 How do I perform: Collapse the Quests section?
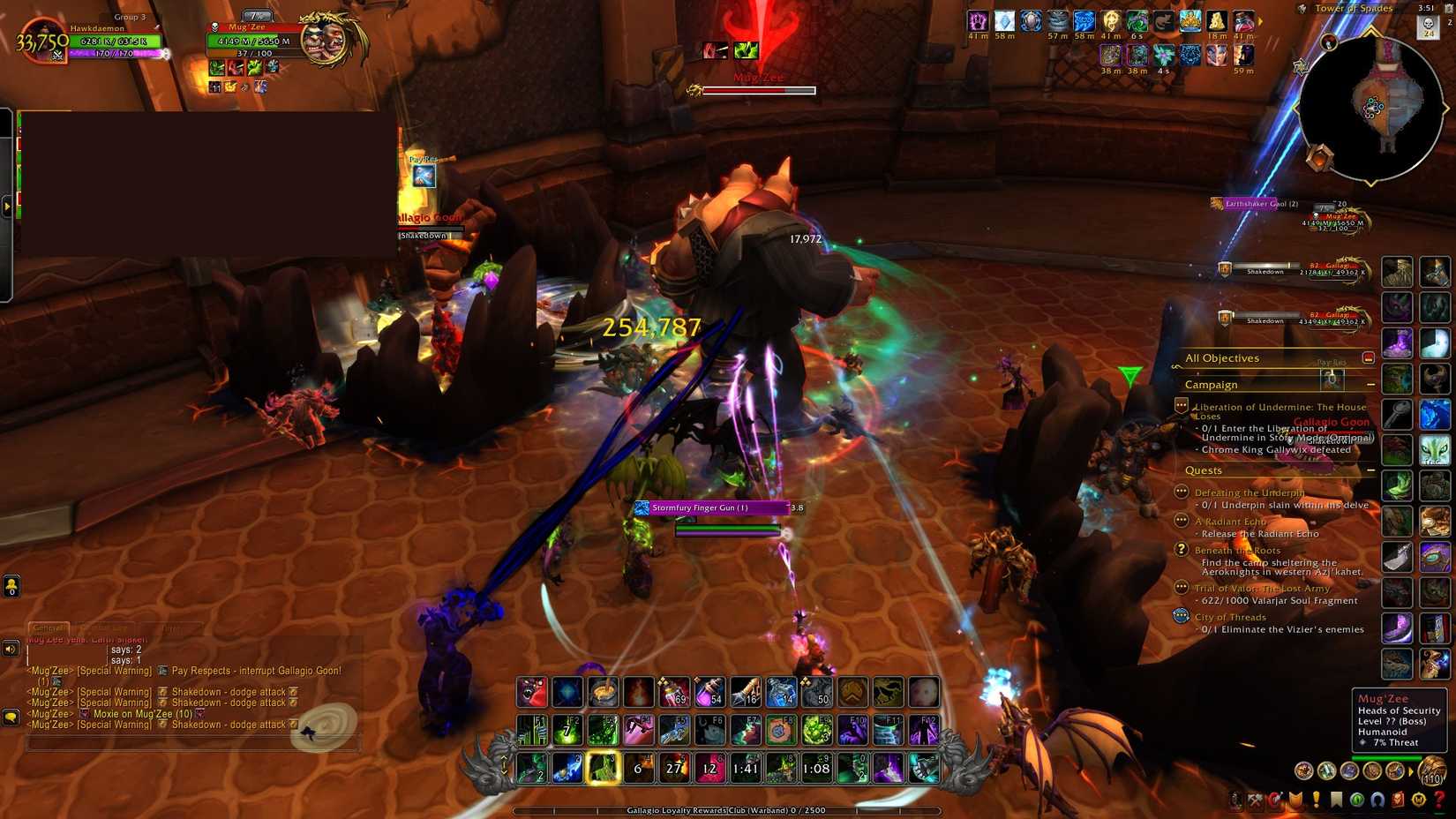[1370, 470]
